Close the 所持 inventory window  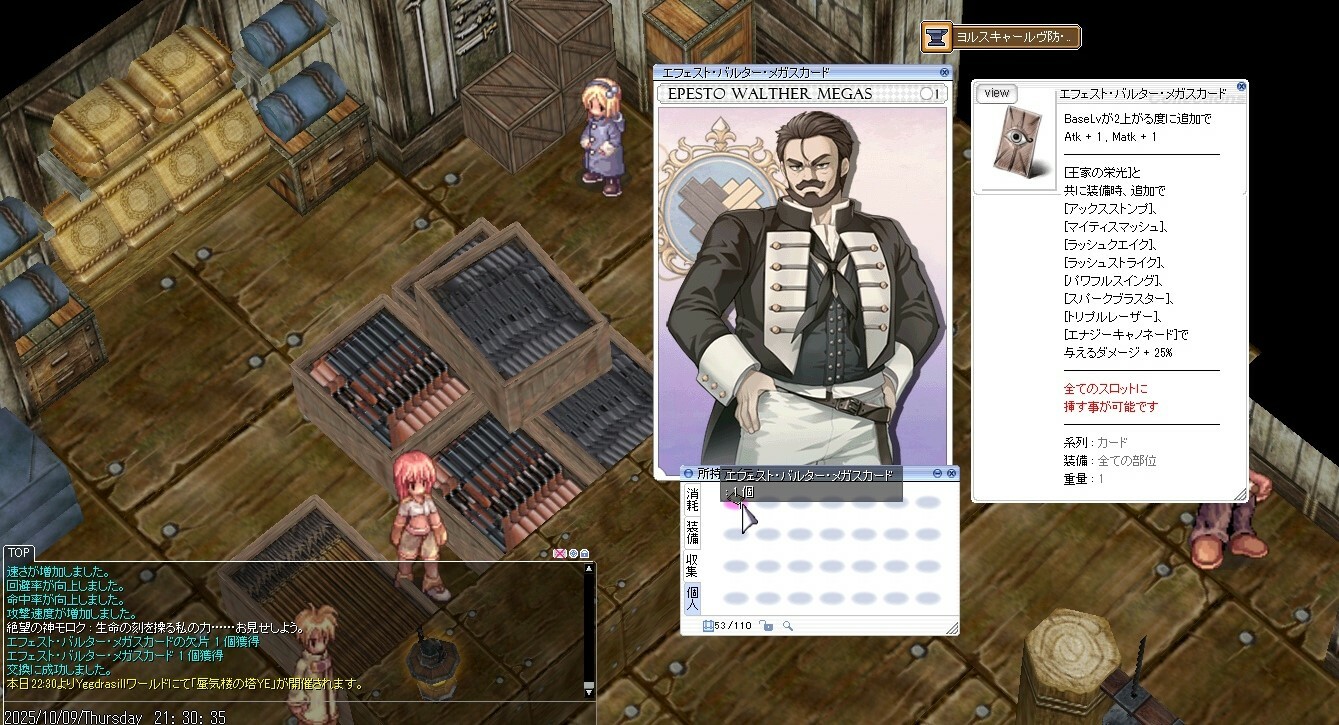click(x=952, y=473)
